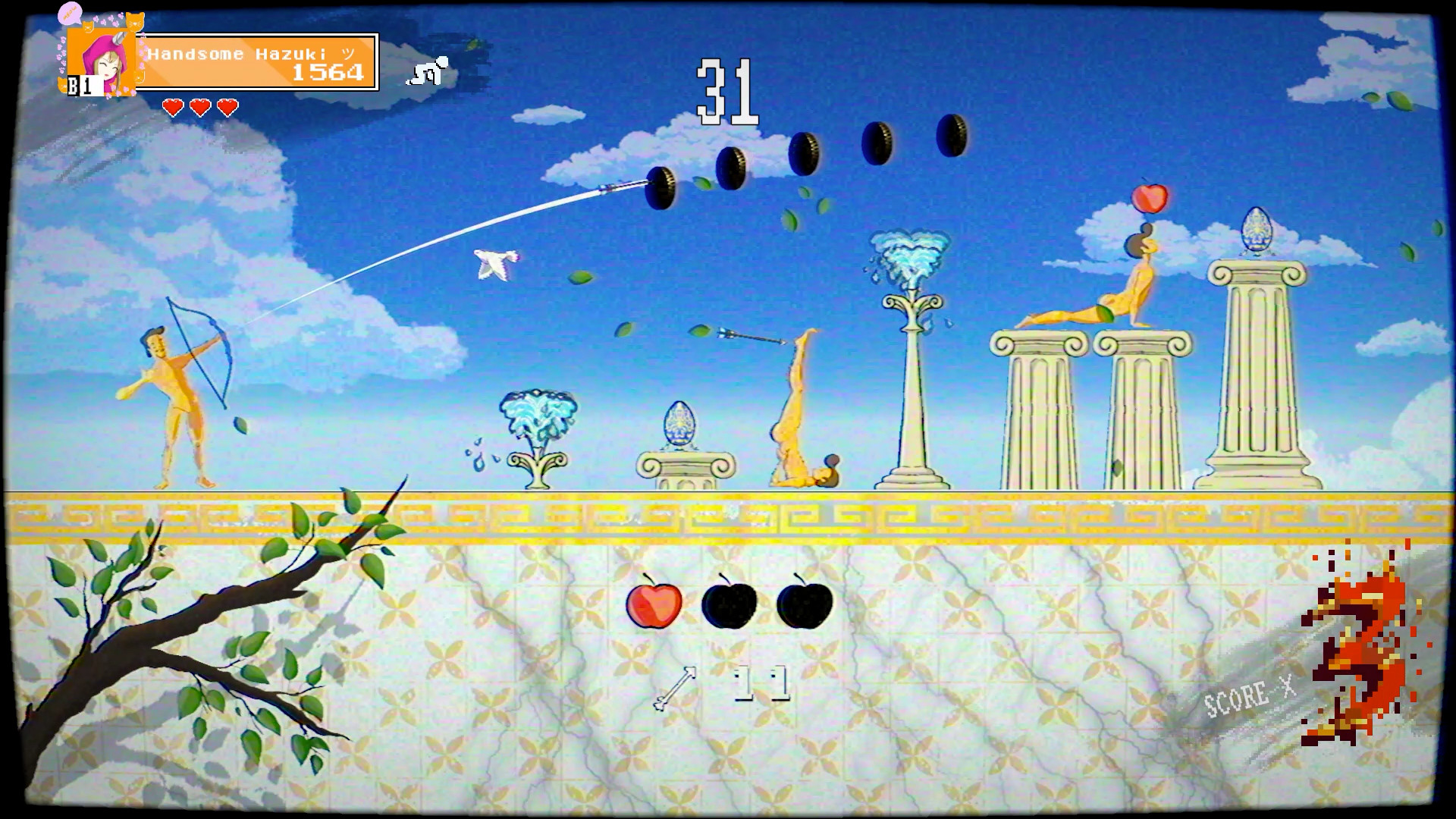The height and width of the screenshot is (819, 1456).
Task: Toggle the middle heart icon
Action: point(199,106)
